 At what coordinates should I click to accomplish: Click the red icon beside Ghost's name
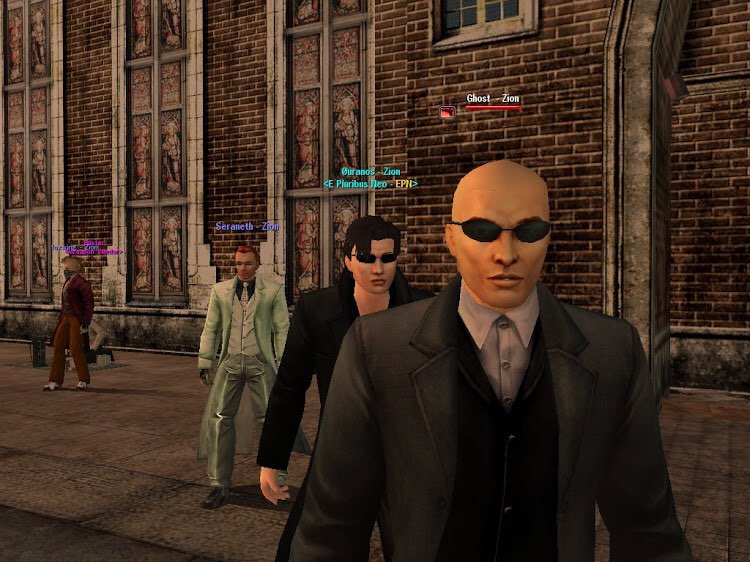click(447, 114)
